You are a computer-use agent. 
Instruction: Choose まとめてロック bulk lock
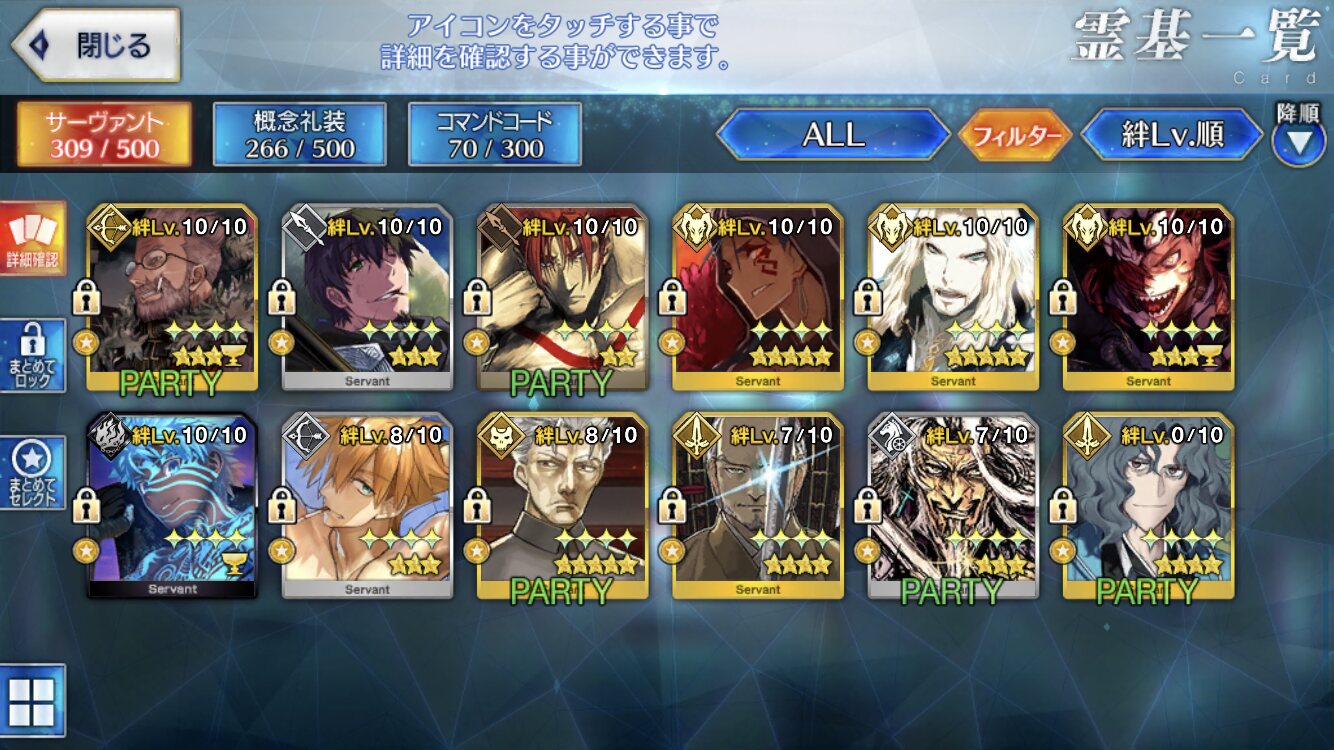click(33, 356)
